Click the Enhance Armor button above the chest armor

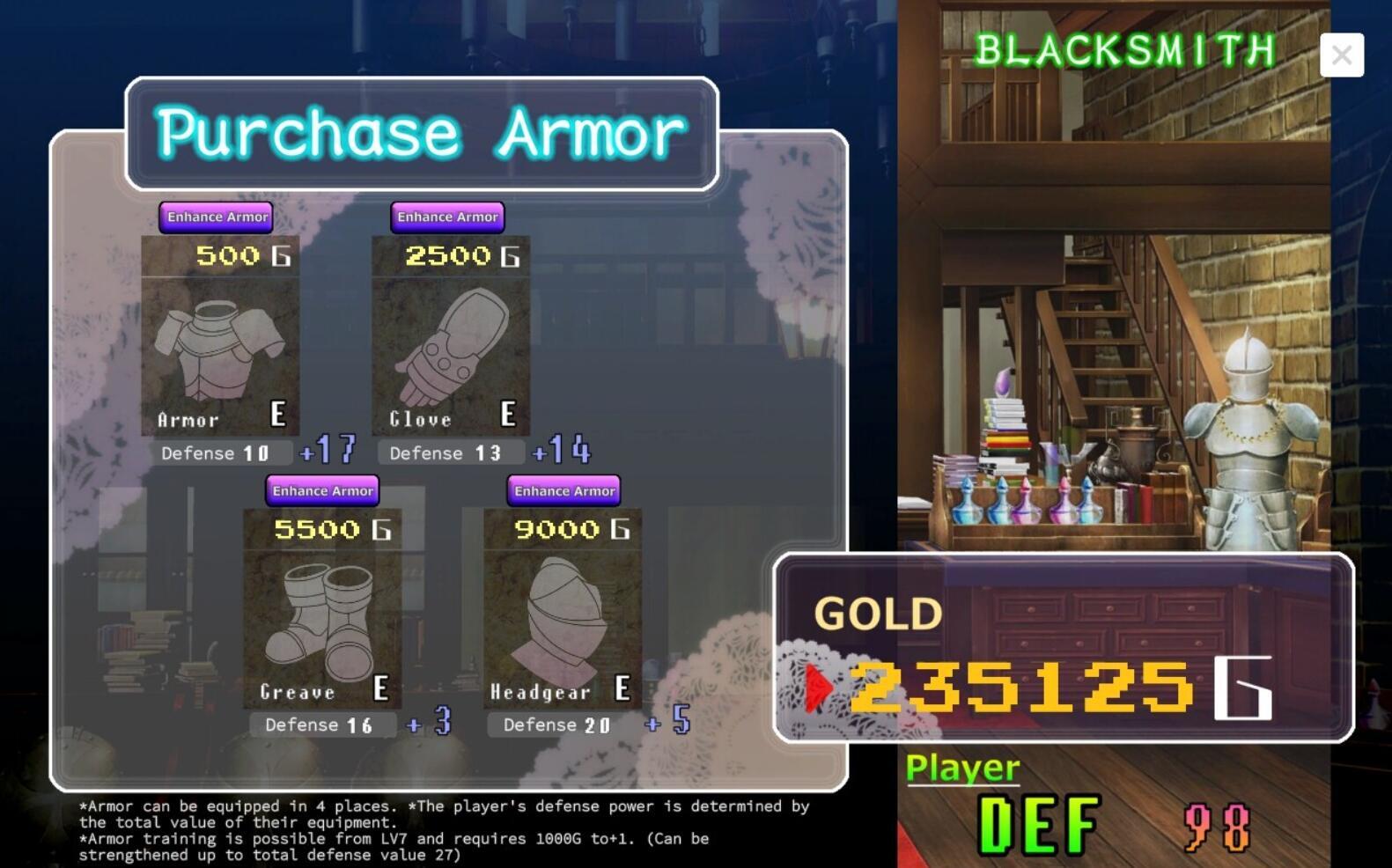(217, 217)
